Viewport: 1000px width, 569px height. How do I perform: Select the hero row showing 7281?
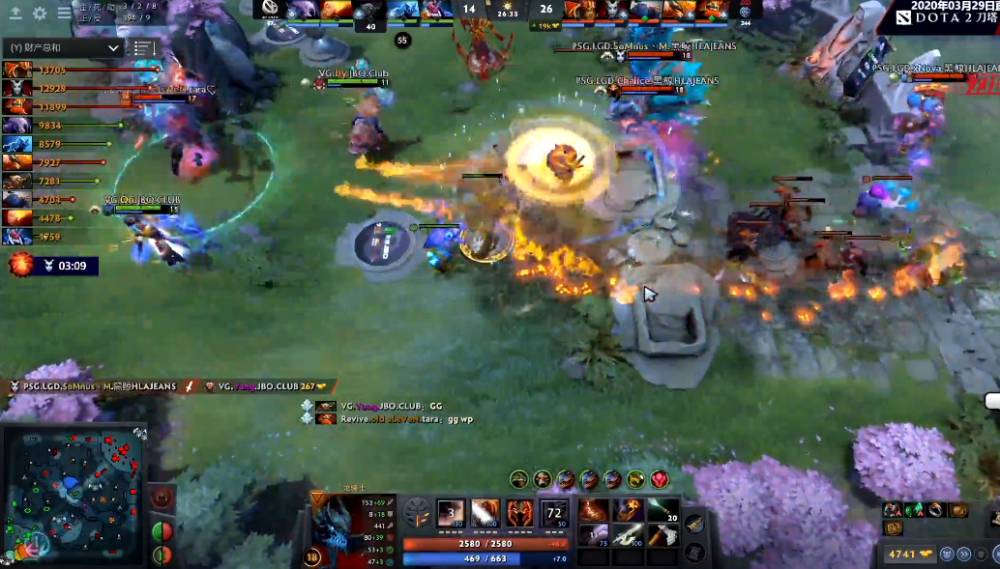tap(17, 181)
